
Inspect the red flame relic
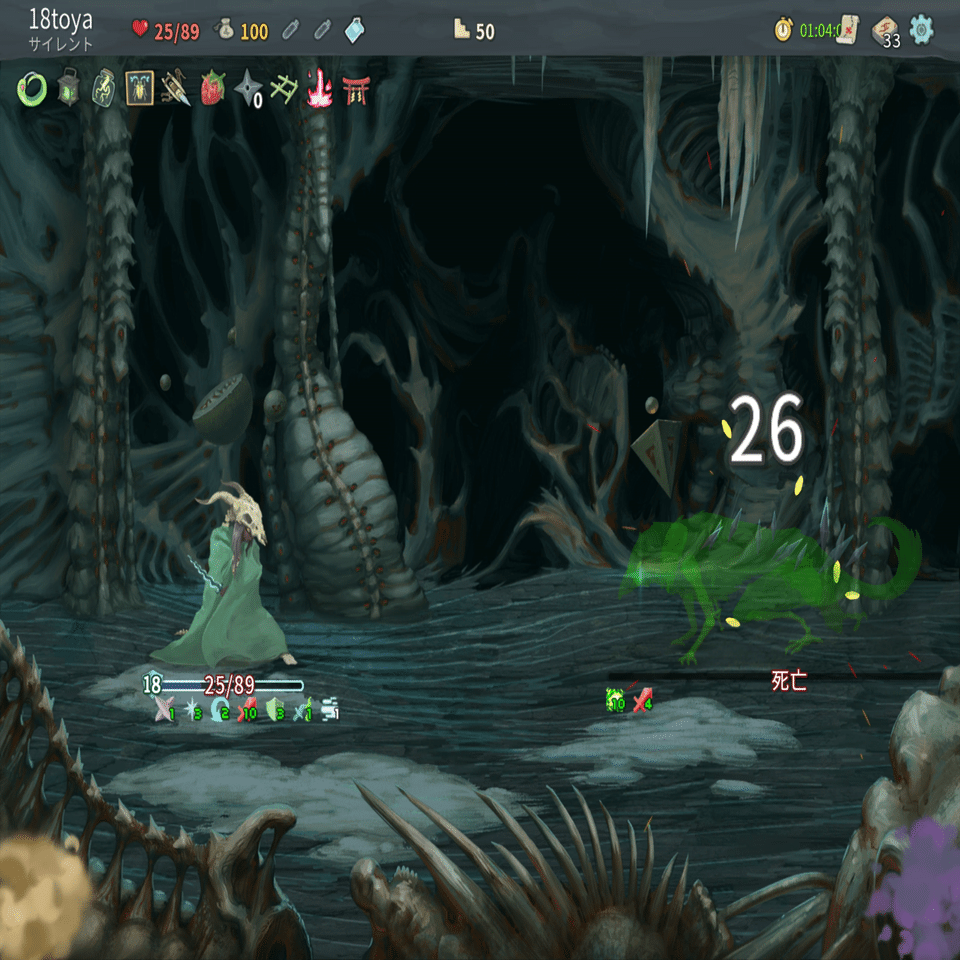pos(319,89)
